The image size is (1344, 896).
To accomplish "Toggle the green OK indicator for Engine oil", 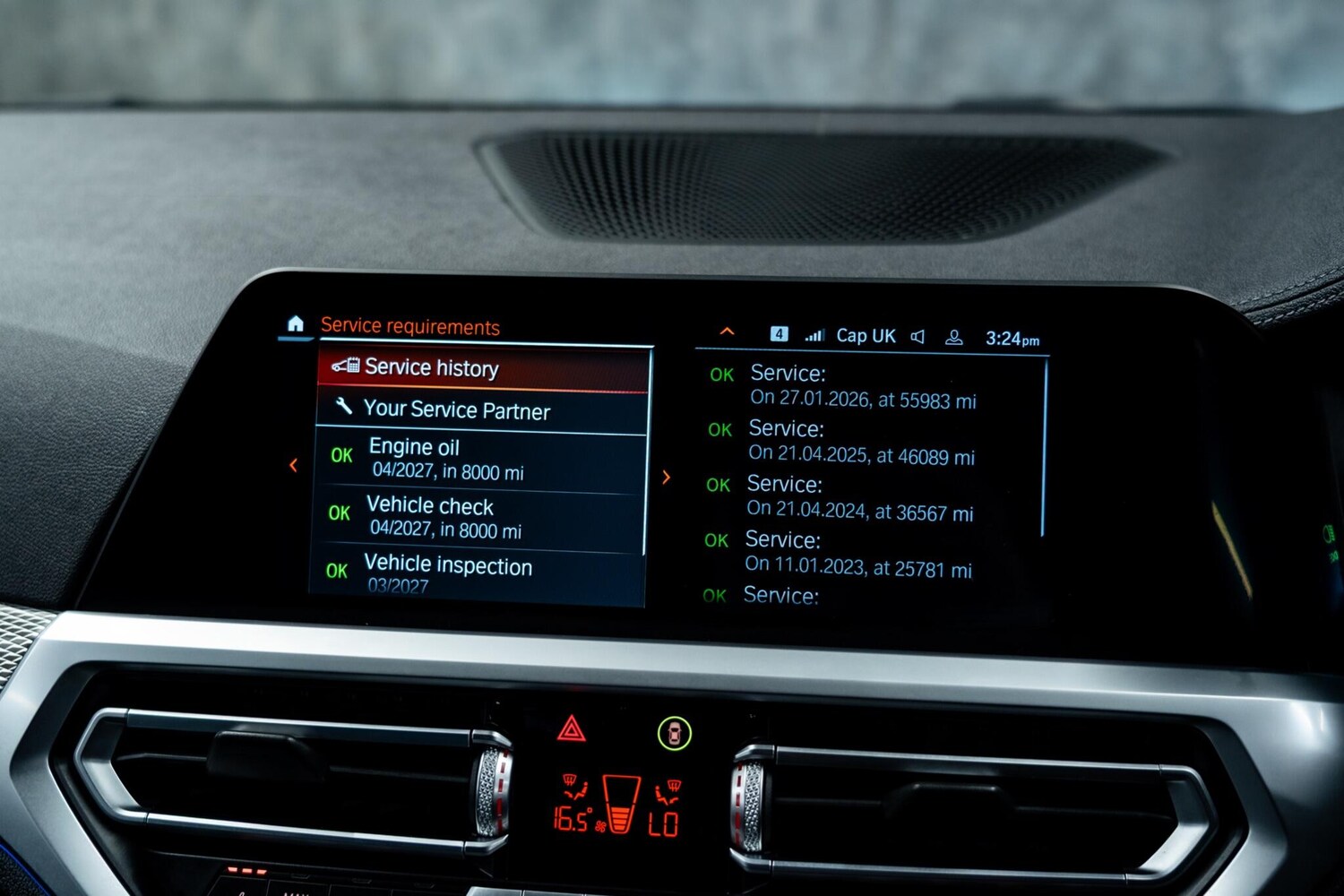I will click(340, 457).
